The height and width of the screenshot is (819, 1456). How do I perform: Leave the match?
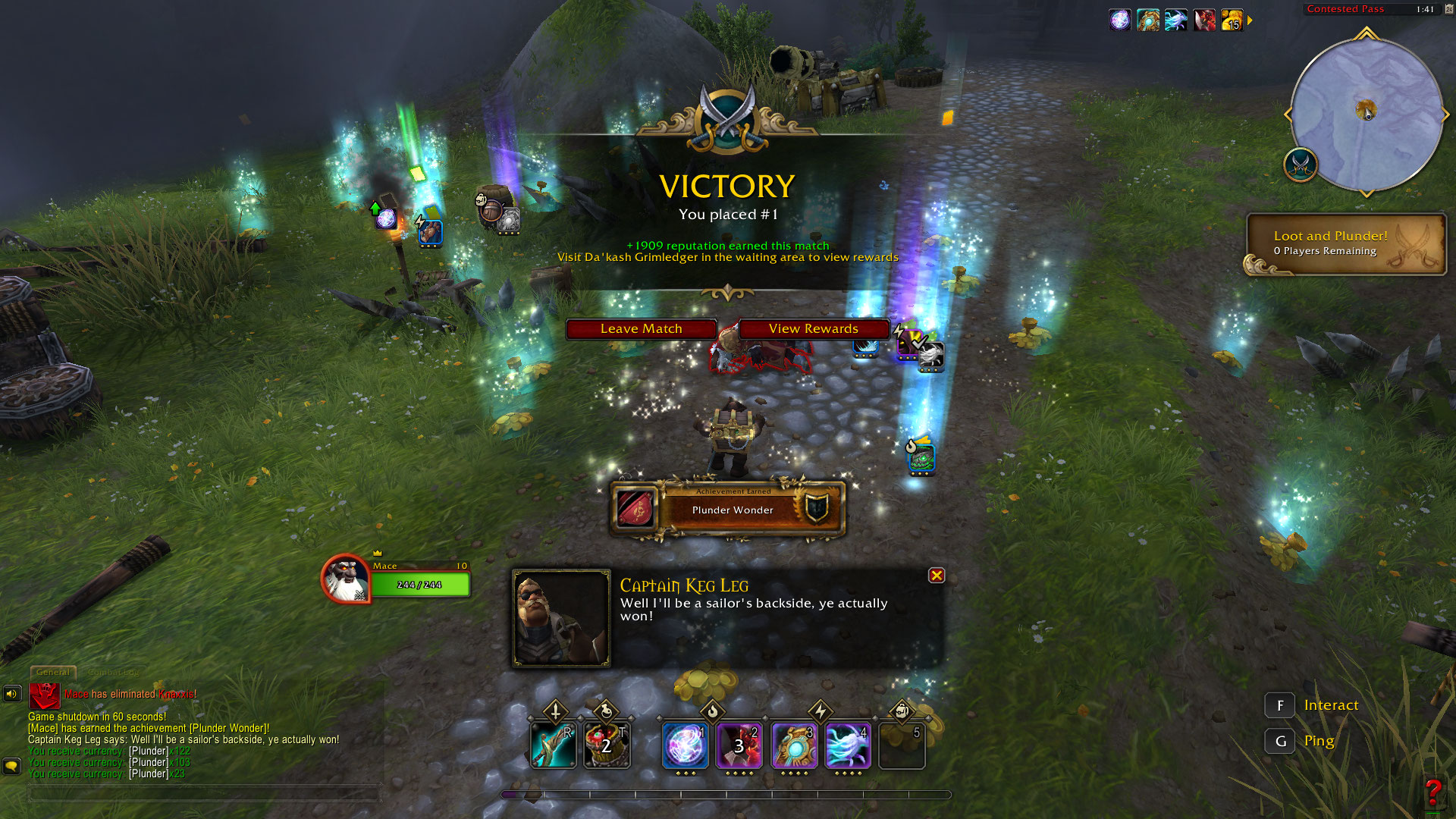(x=641, y=329)
